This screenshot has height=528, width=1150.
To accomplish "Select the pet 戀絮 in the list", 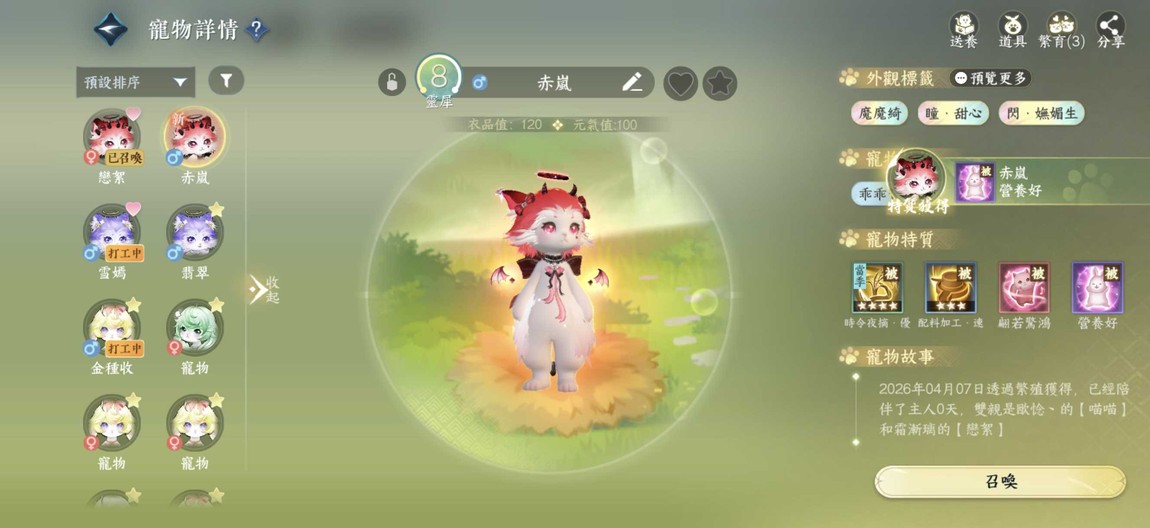I will (112, 140).
